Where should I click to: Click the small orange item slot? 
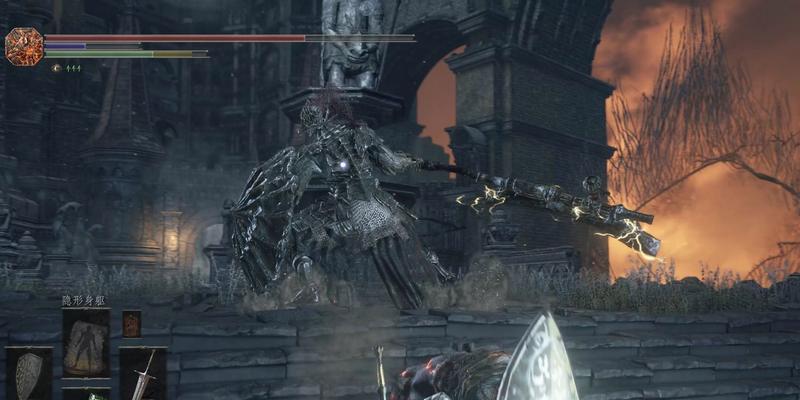point(131,324)
